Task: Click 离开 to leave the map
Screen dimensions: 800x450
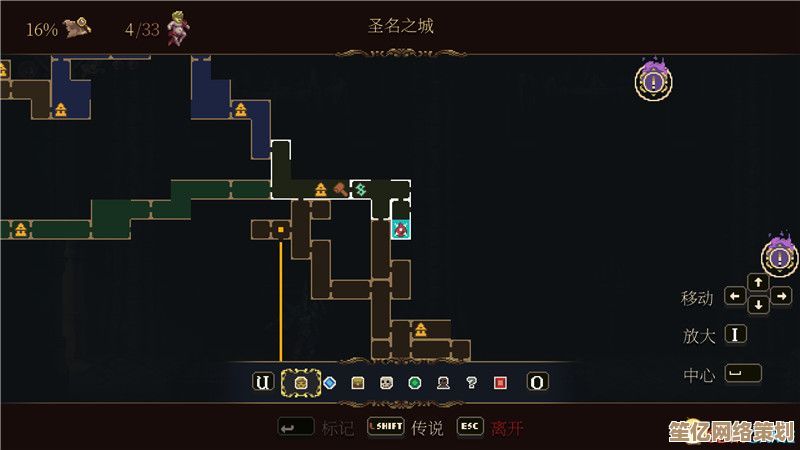Action: [x=506, y=428]
